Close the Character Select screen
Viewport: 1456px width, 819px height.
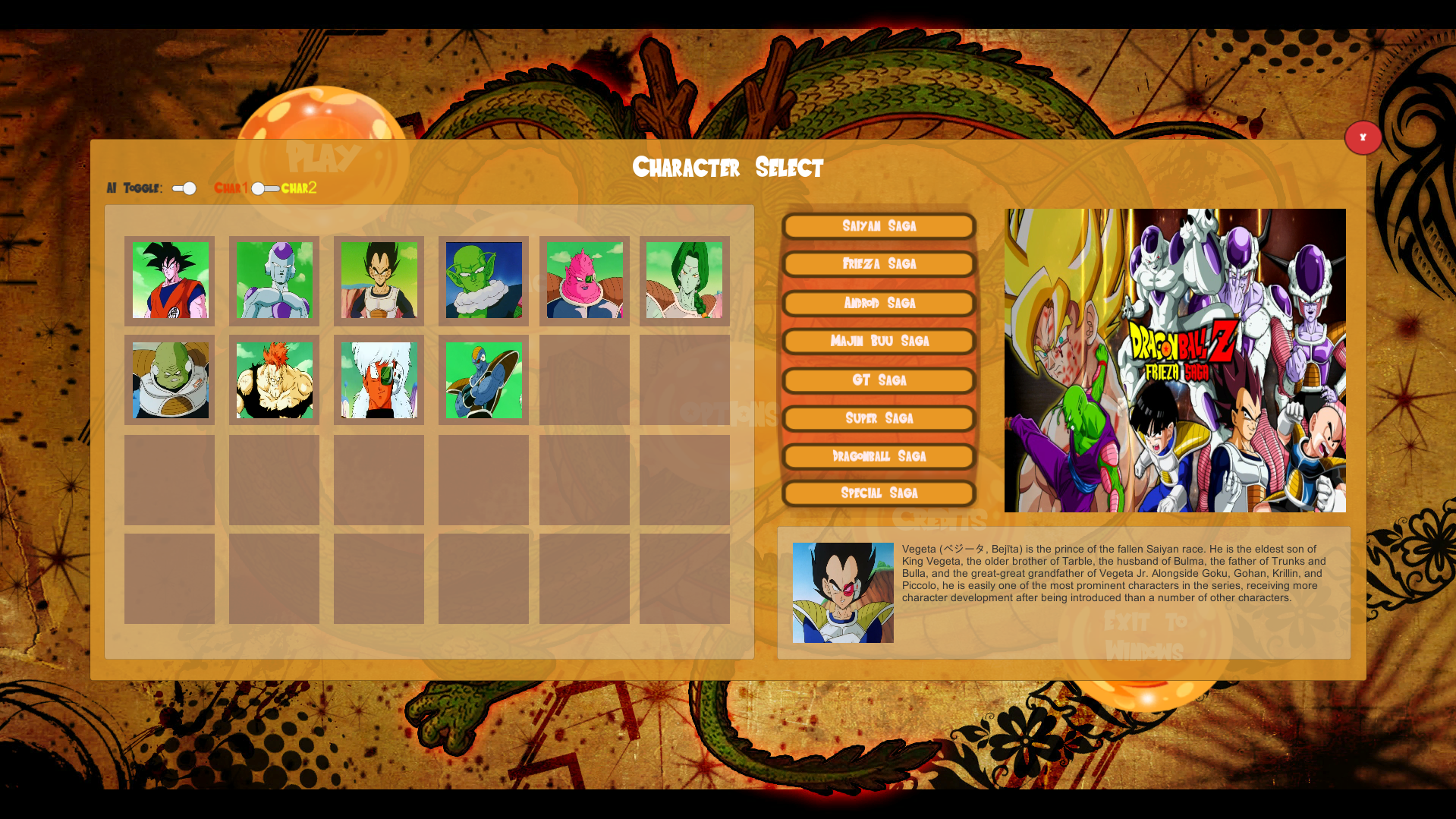coord(1363,137)
